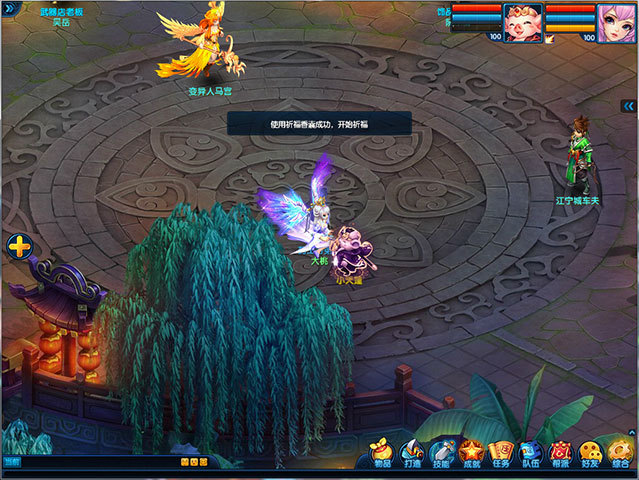Viewport: 639px width, 480px height.
Task: Show the 成就 achievements screen
Action: 472,454
